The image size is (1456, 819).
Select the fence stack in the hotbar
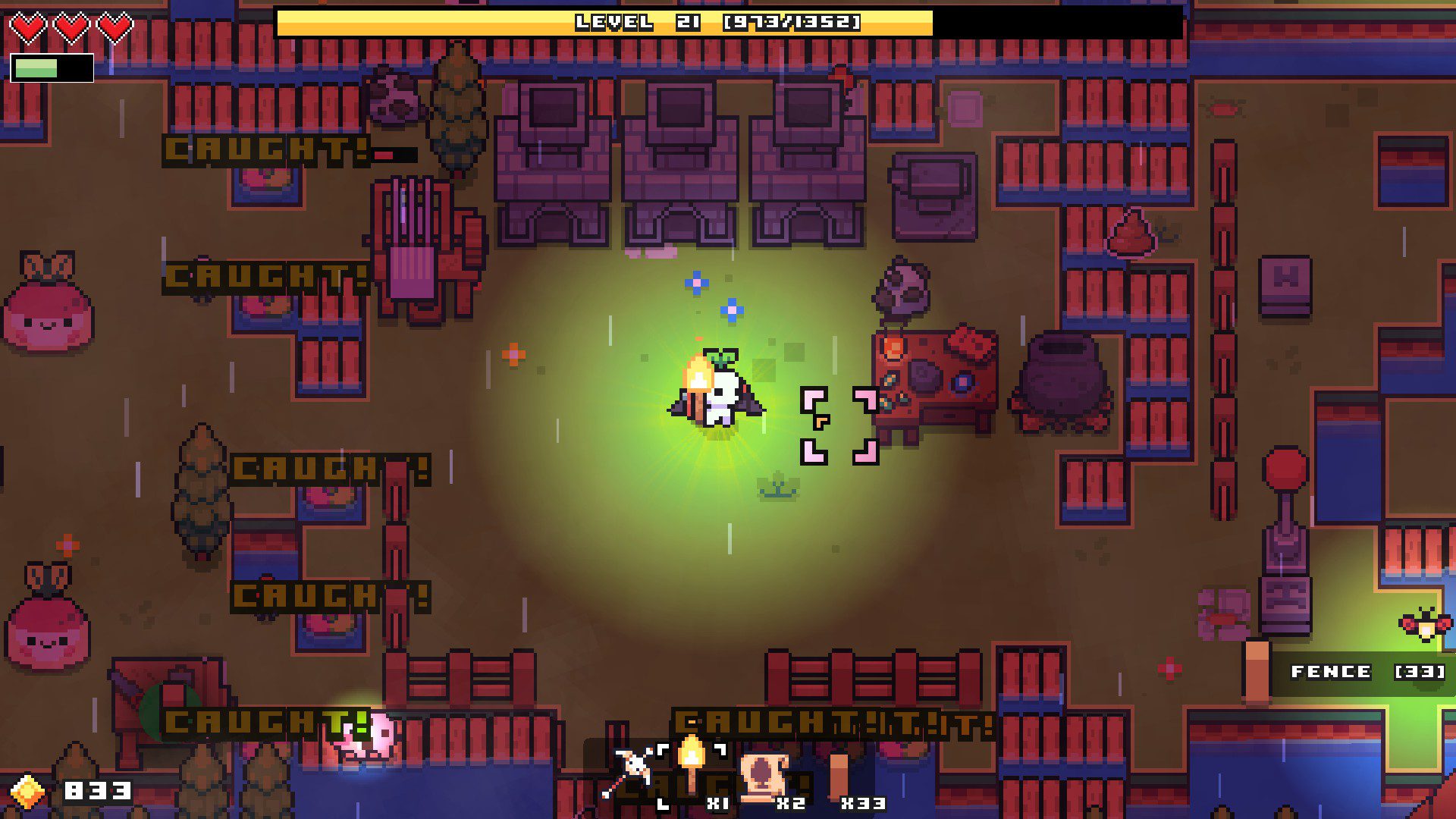click(838, 776)
